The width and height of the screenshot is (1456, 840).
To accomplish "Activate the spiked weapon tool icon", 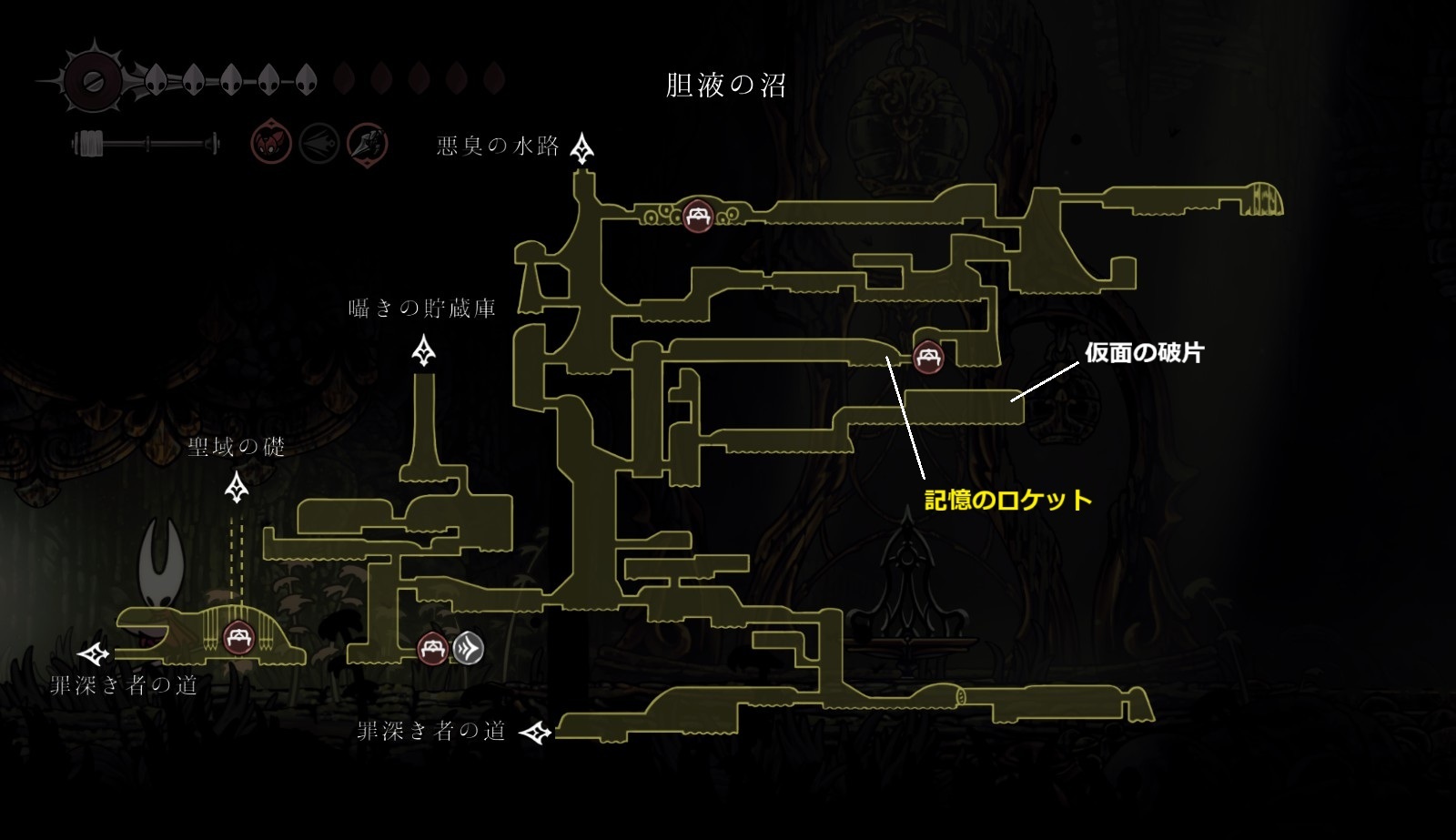I will pyautogui.click(x=368, y=144).
